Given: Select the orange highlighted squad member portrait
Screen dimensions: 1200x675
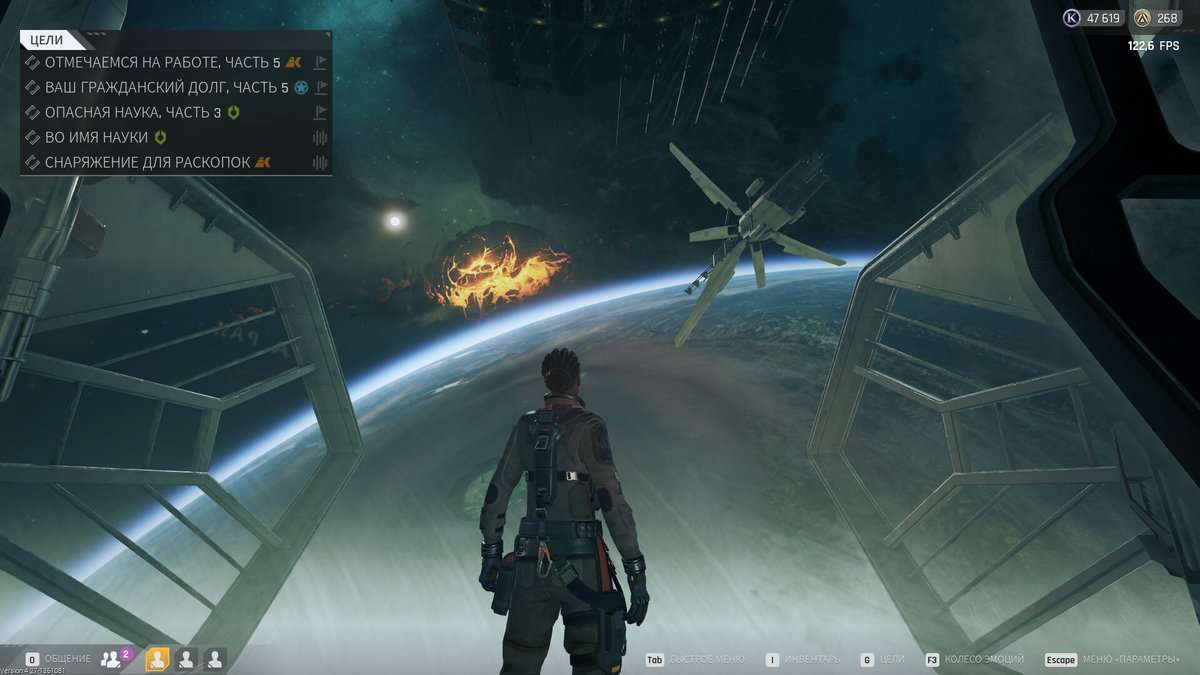Looking at the screenshot, I should (157, 659).
